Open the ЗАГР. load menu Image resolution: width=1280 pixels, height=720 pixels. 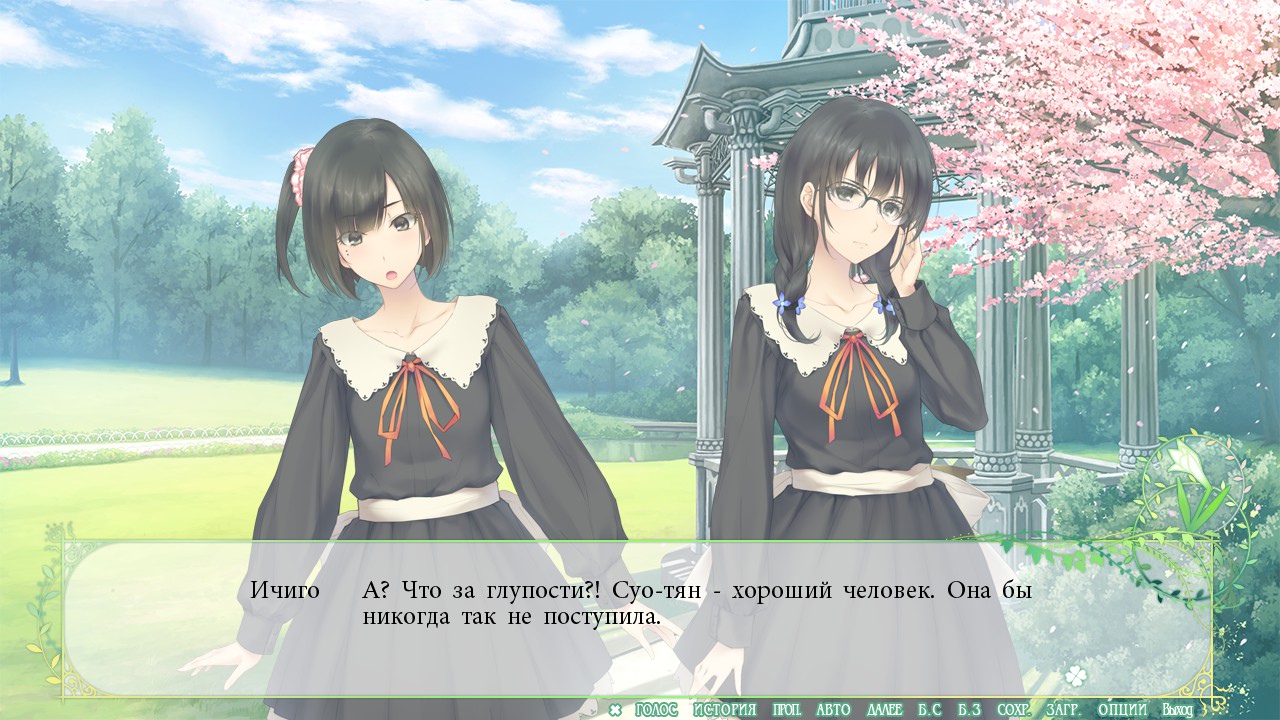pyautogui.click(x=1062, y=710)
